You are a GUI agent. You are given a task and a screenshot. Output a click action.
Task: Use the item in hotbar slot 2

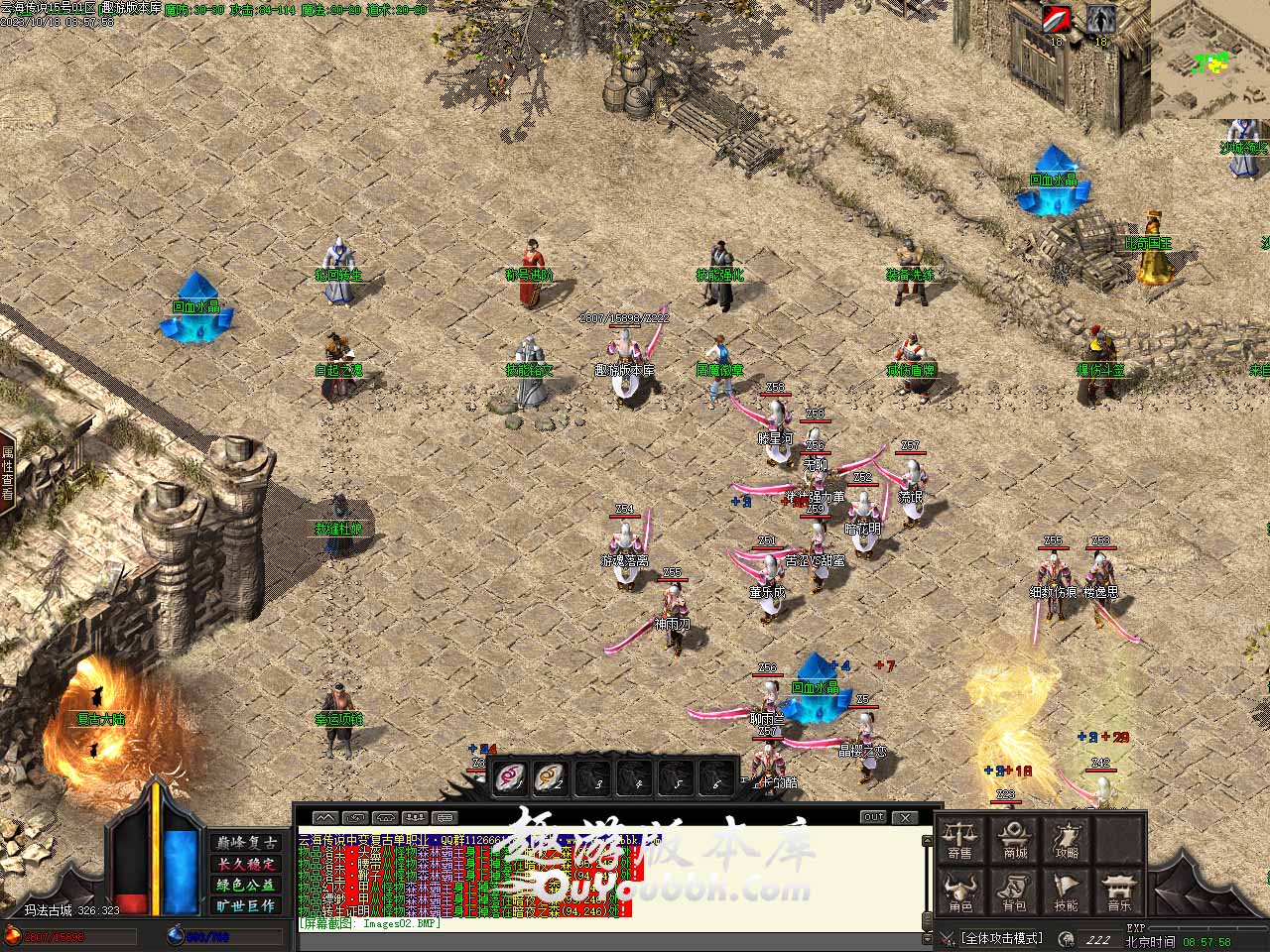551,777
